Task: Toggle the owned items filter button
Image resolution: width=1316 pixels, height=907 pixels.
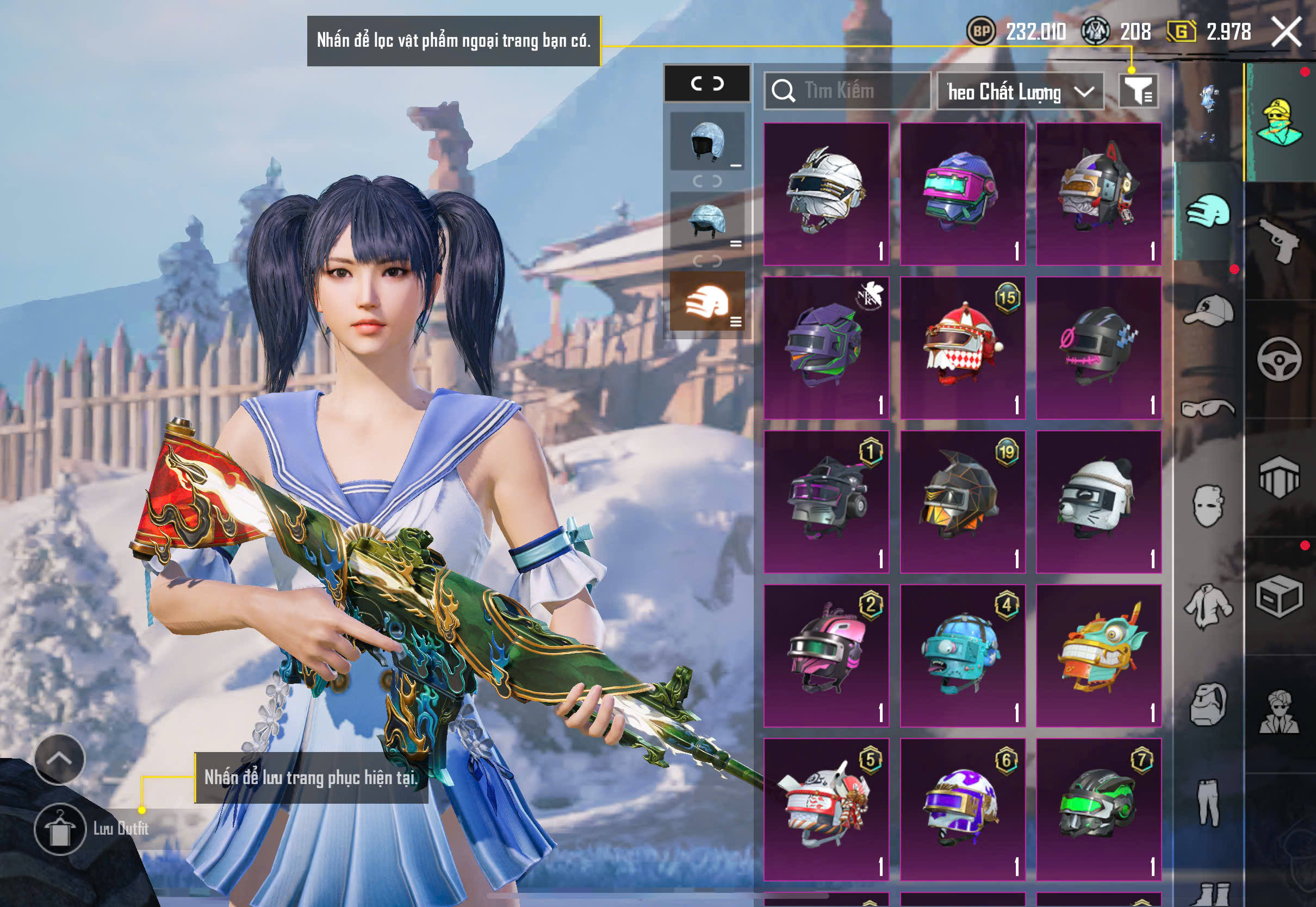Action: [1138, 91]
